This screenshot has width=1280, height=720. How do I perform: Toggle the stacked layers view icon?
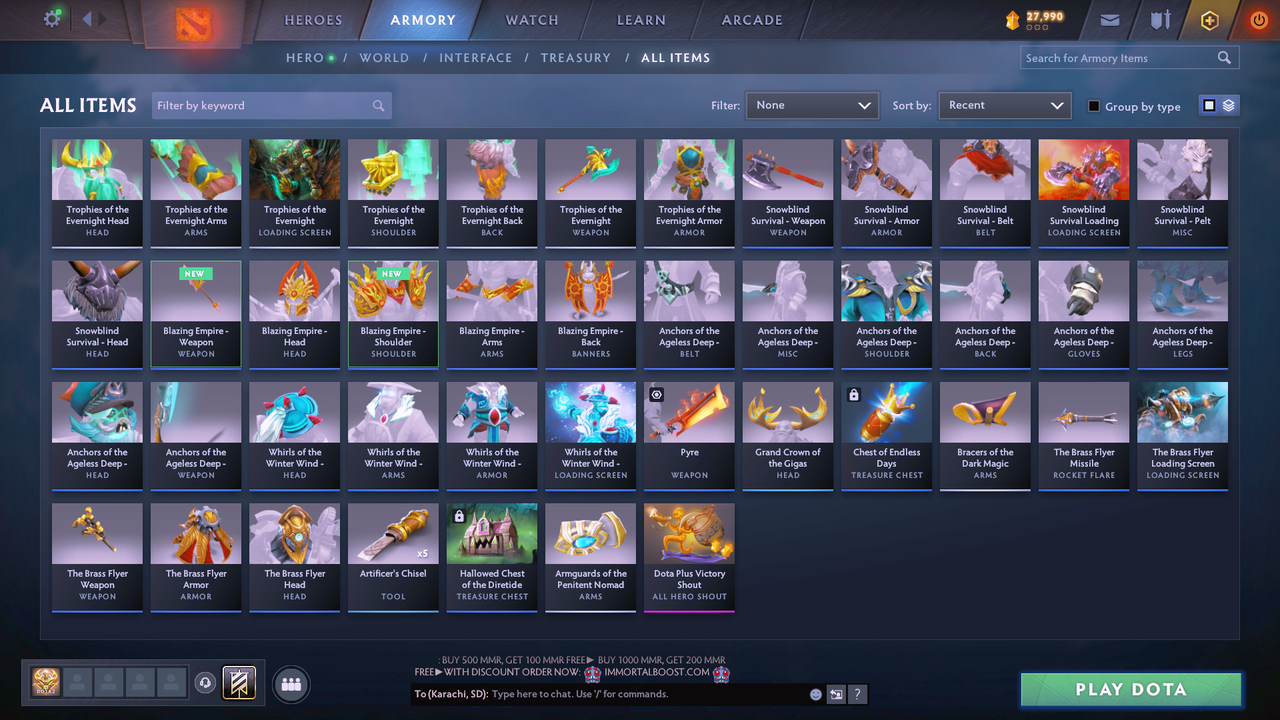click(1229, 105)
